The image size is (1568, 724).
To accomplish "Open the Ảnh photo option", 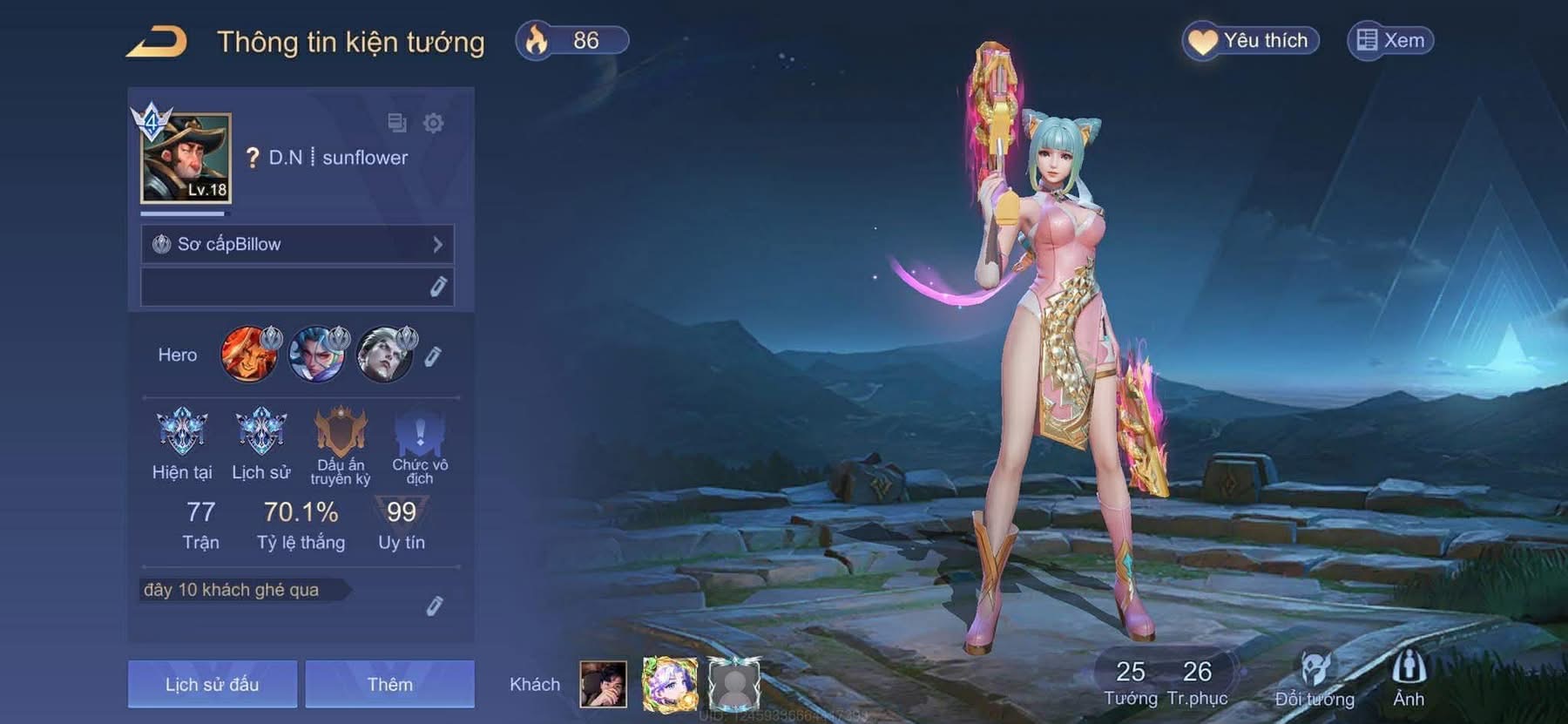I will point(1408,680).
